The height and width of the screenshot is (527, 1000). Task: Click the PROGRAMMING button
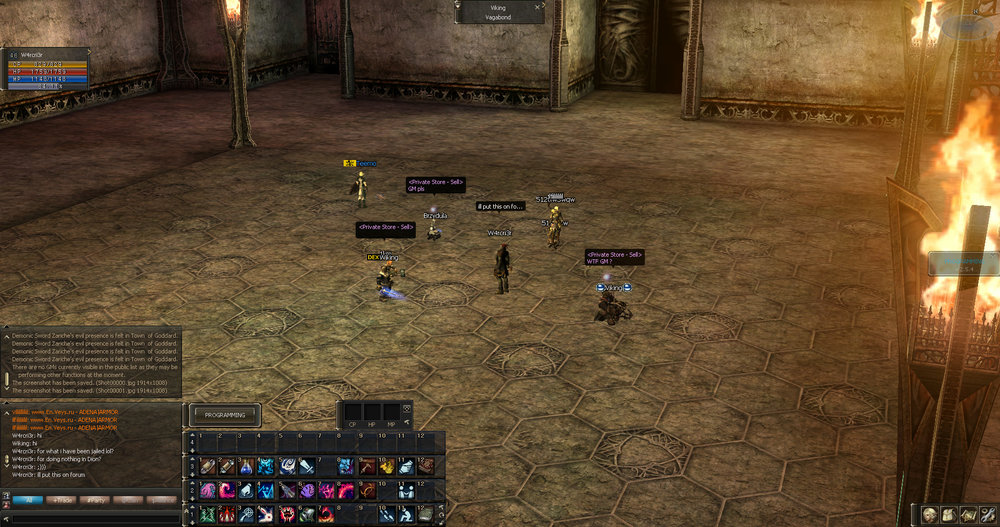click(x=225, y=415)
